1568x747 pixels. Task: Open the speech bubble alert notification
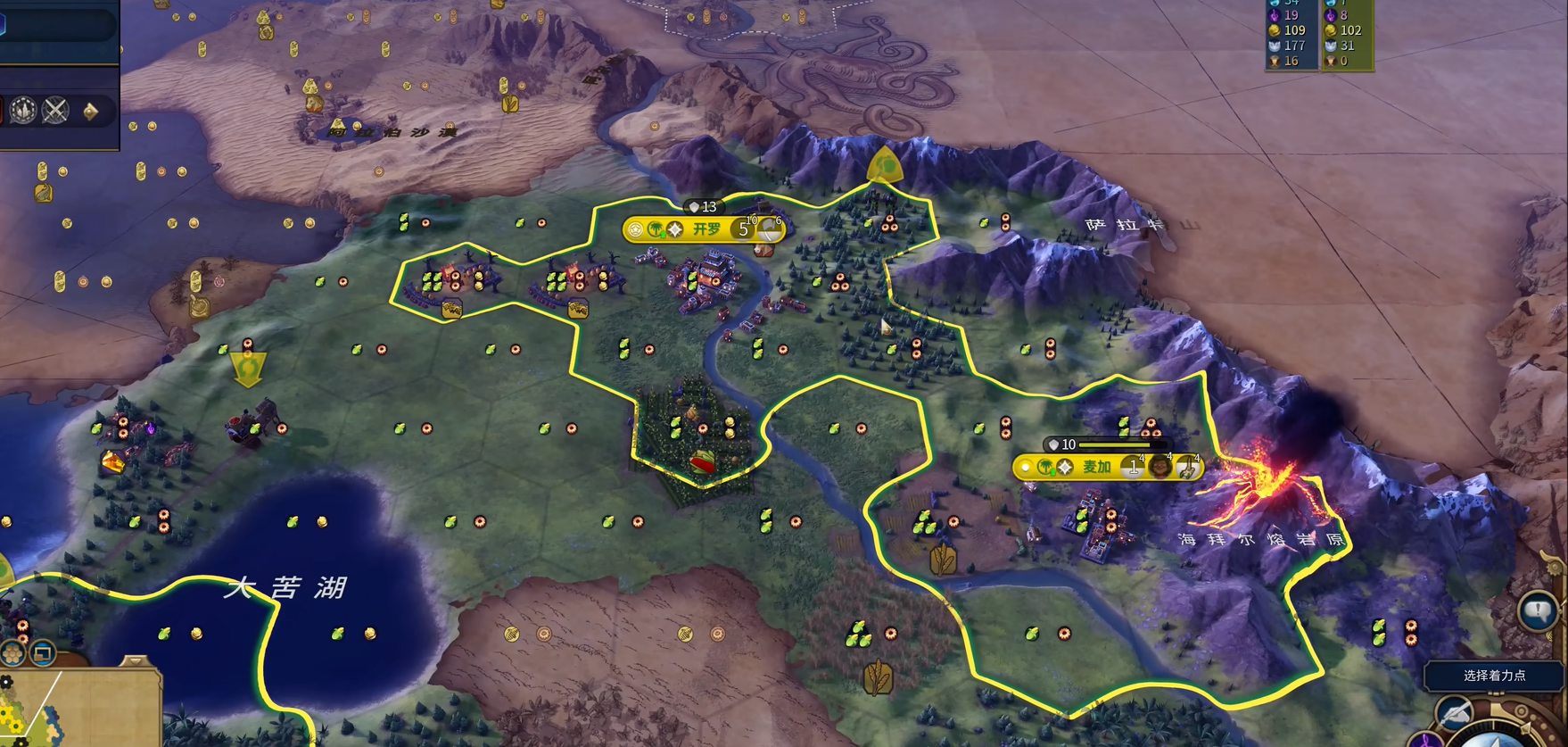1538,612
